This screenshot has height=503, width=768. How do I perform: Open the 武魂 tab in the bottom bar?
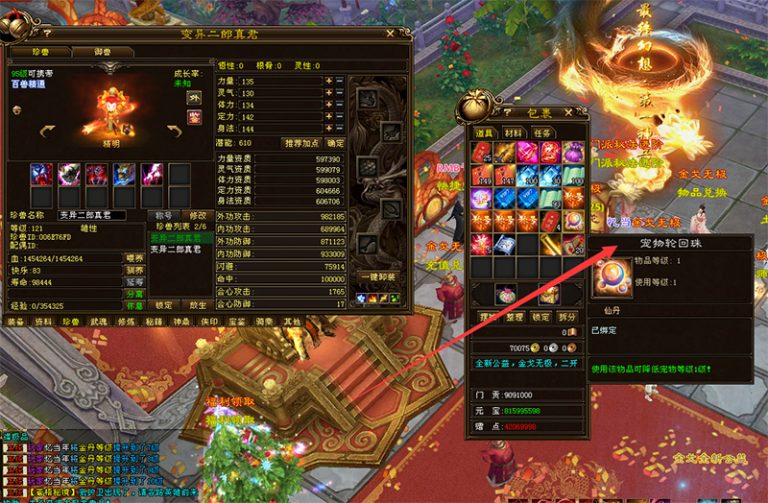tap(98, 322)
